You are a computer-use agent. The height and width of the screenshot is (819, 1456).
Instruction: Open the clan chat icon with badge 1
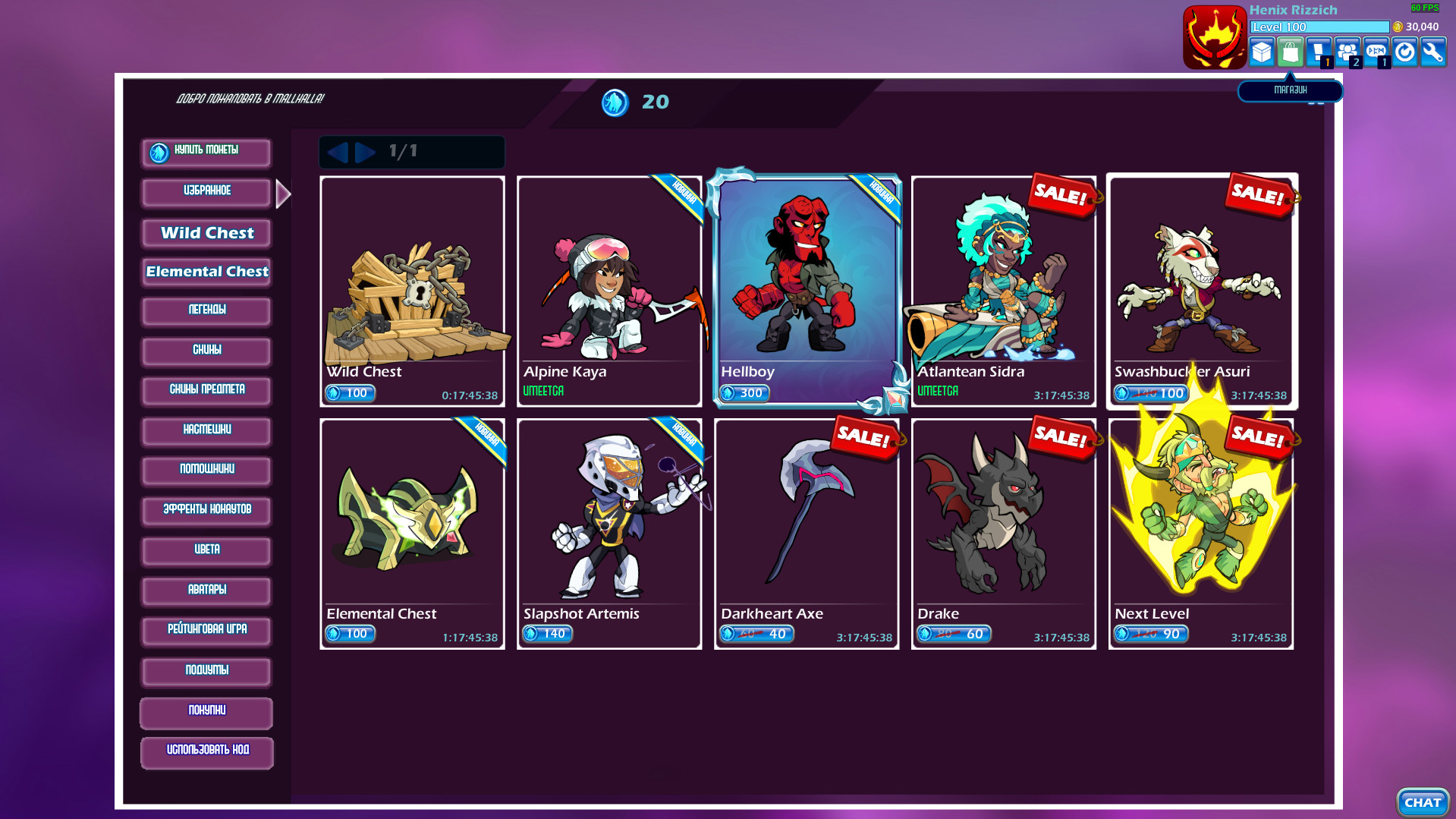click(1376, 52)
